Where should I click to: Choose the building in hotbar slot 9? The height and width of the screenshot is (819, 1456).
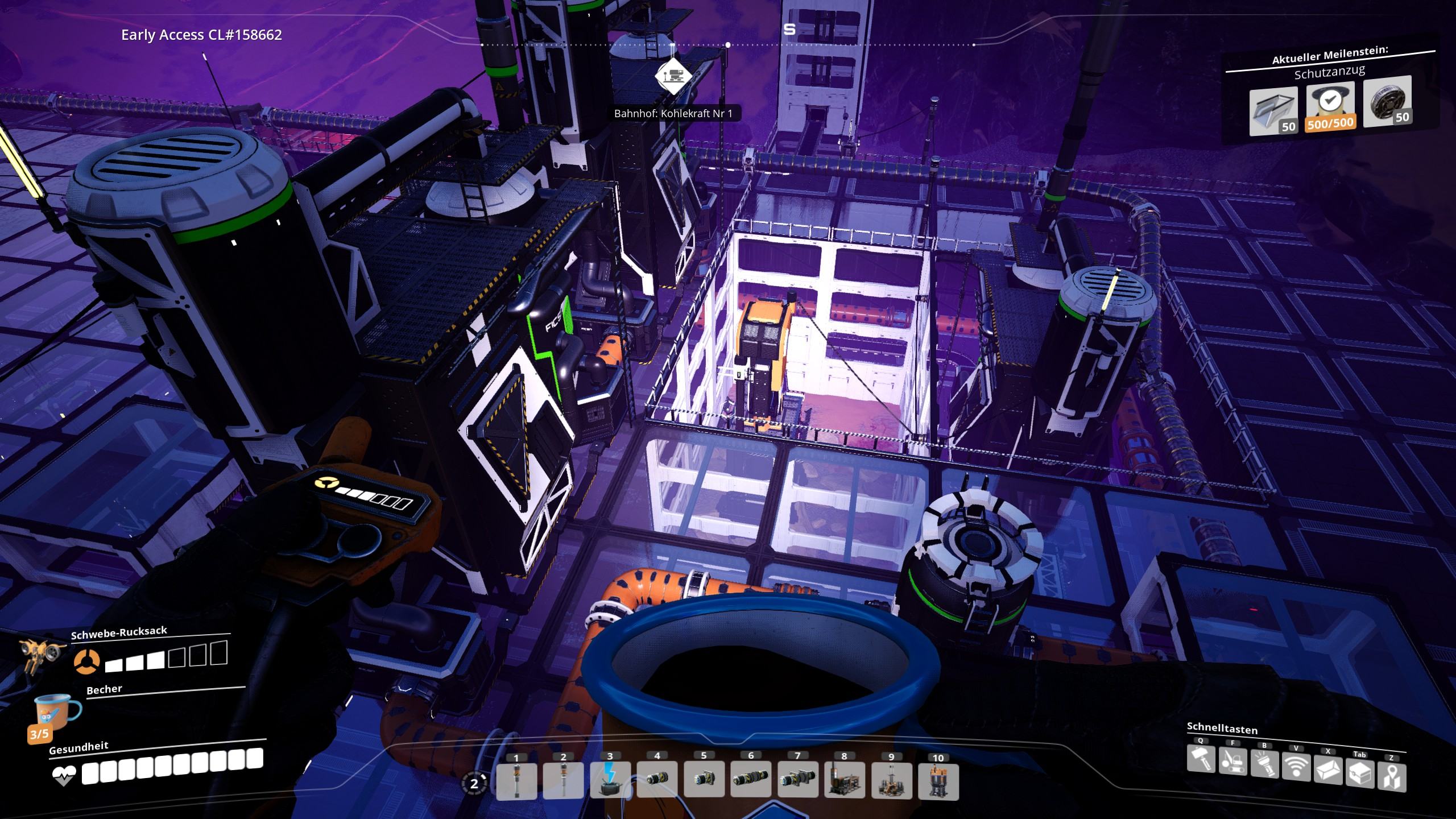(891, 781)
